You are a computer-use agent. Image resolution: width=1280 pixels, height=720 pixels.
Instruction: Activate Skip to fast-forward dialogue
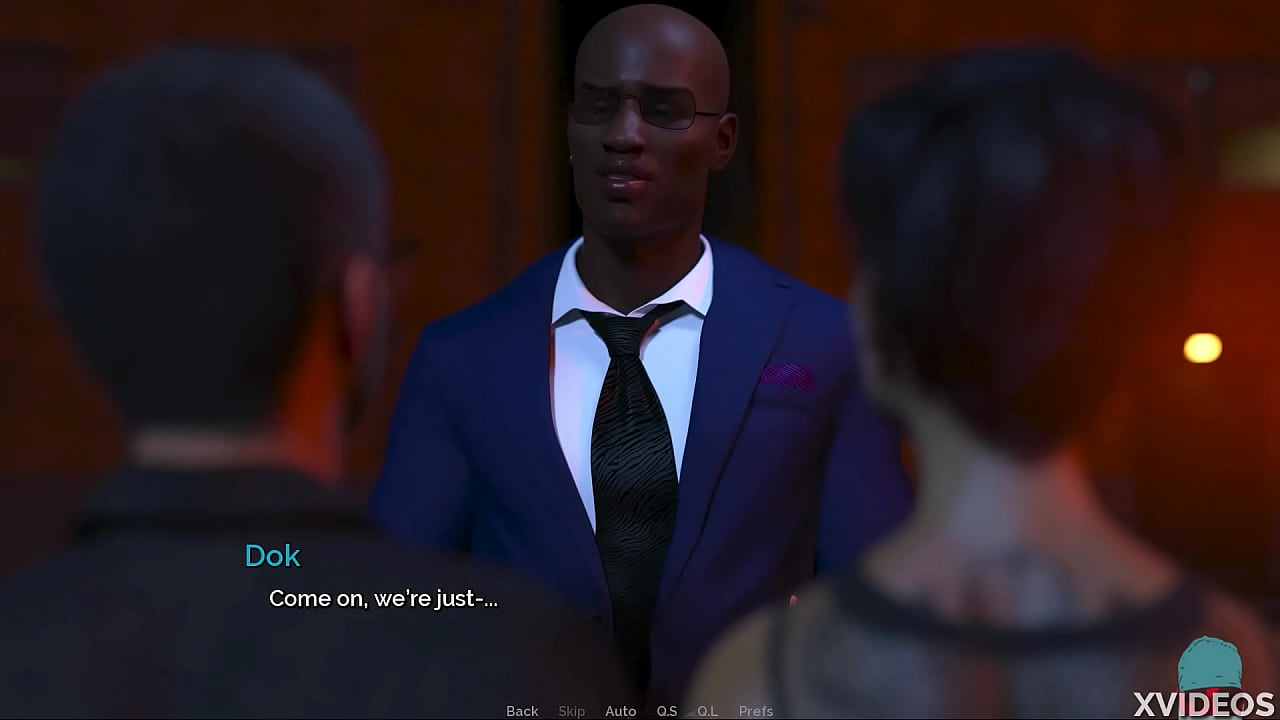pyautogui.click(x=572, y=710)
